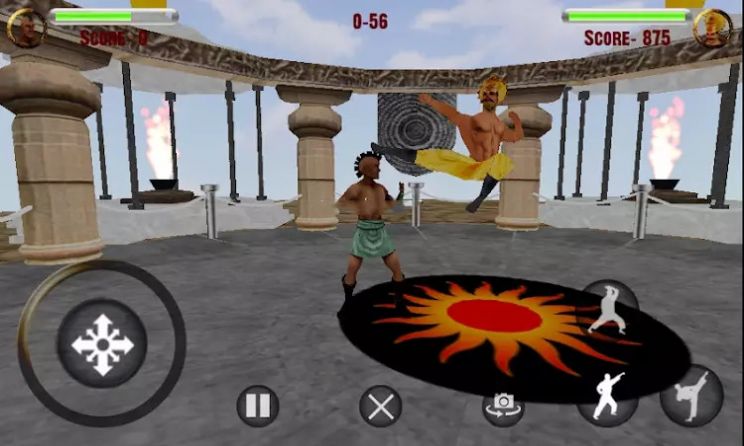
Task: Tap the movement joystick arrows
Action: [102, 345]
